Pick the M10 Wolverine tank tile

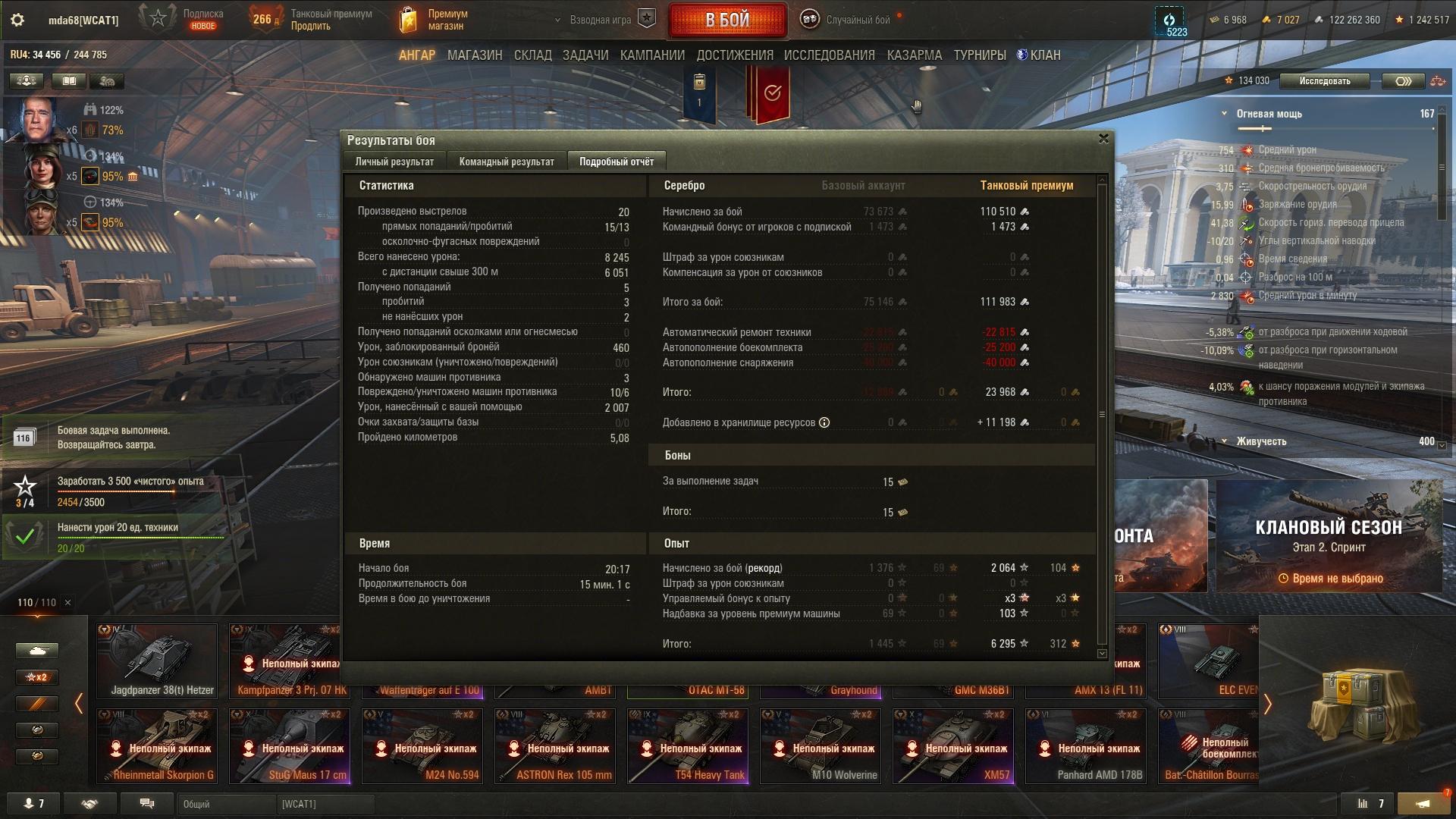point(820,745)
